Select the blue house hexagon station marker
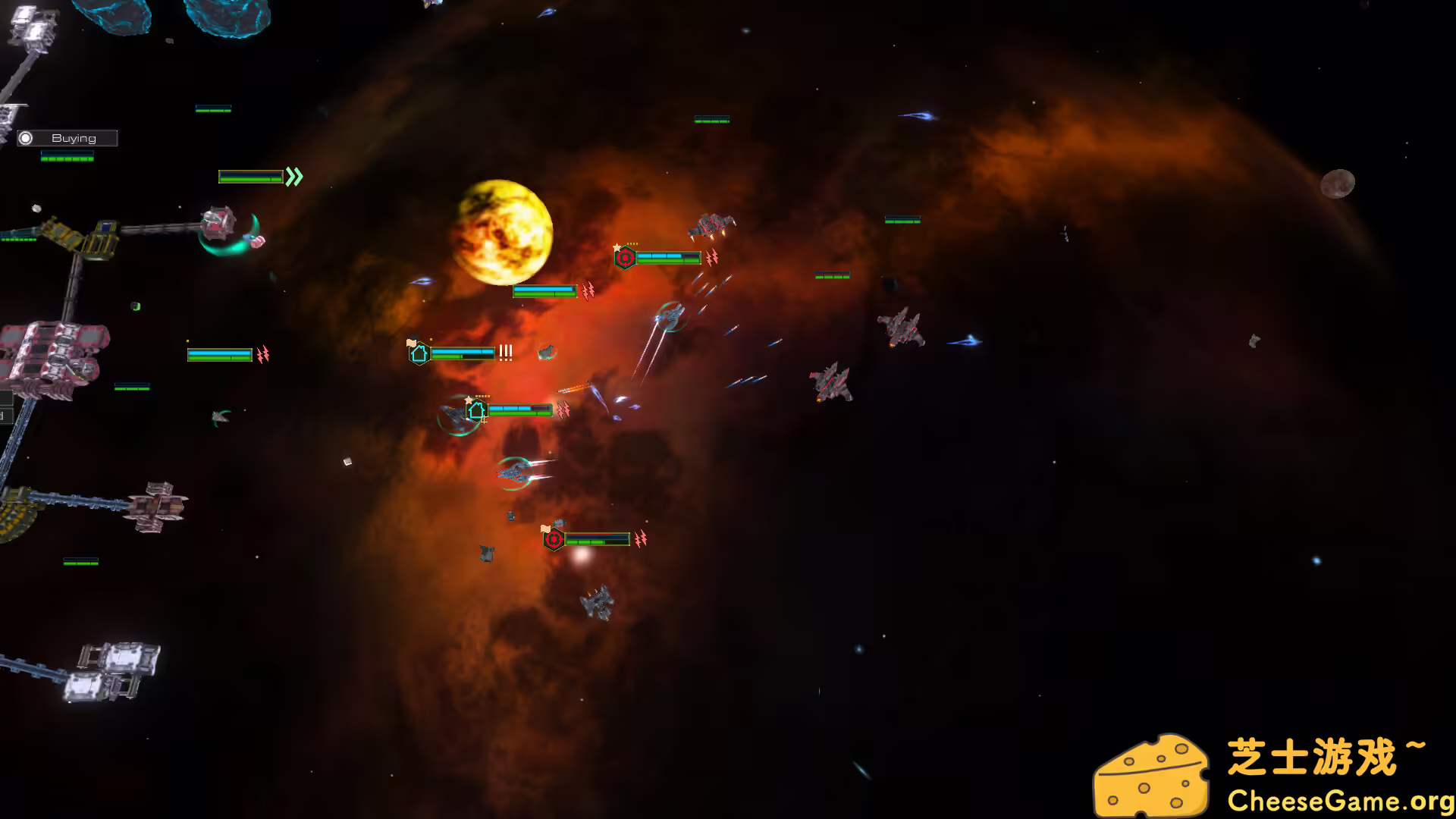Screen dimensions: 1456x819 click(420, 353)
